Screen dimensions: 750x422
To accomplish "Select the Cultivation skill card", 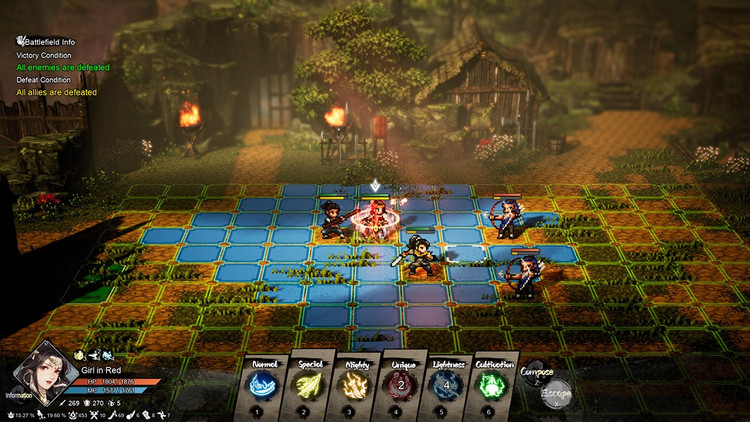I will point(492,385).
